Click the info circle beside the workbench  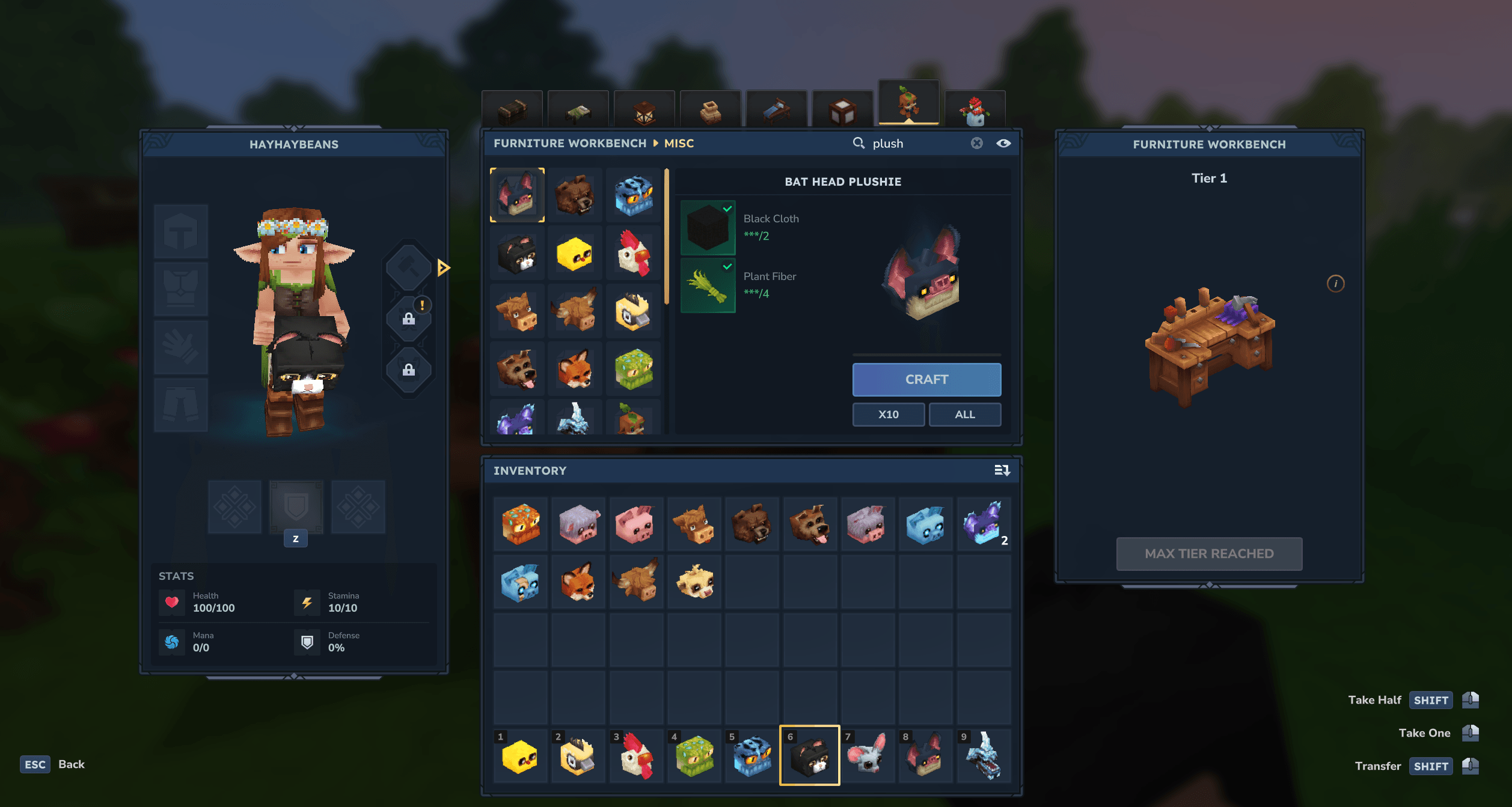(1336, 283)
